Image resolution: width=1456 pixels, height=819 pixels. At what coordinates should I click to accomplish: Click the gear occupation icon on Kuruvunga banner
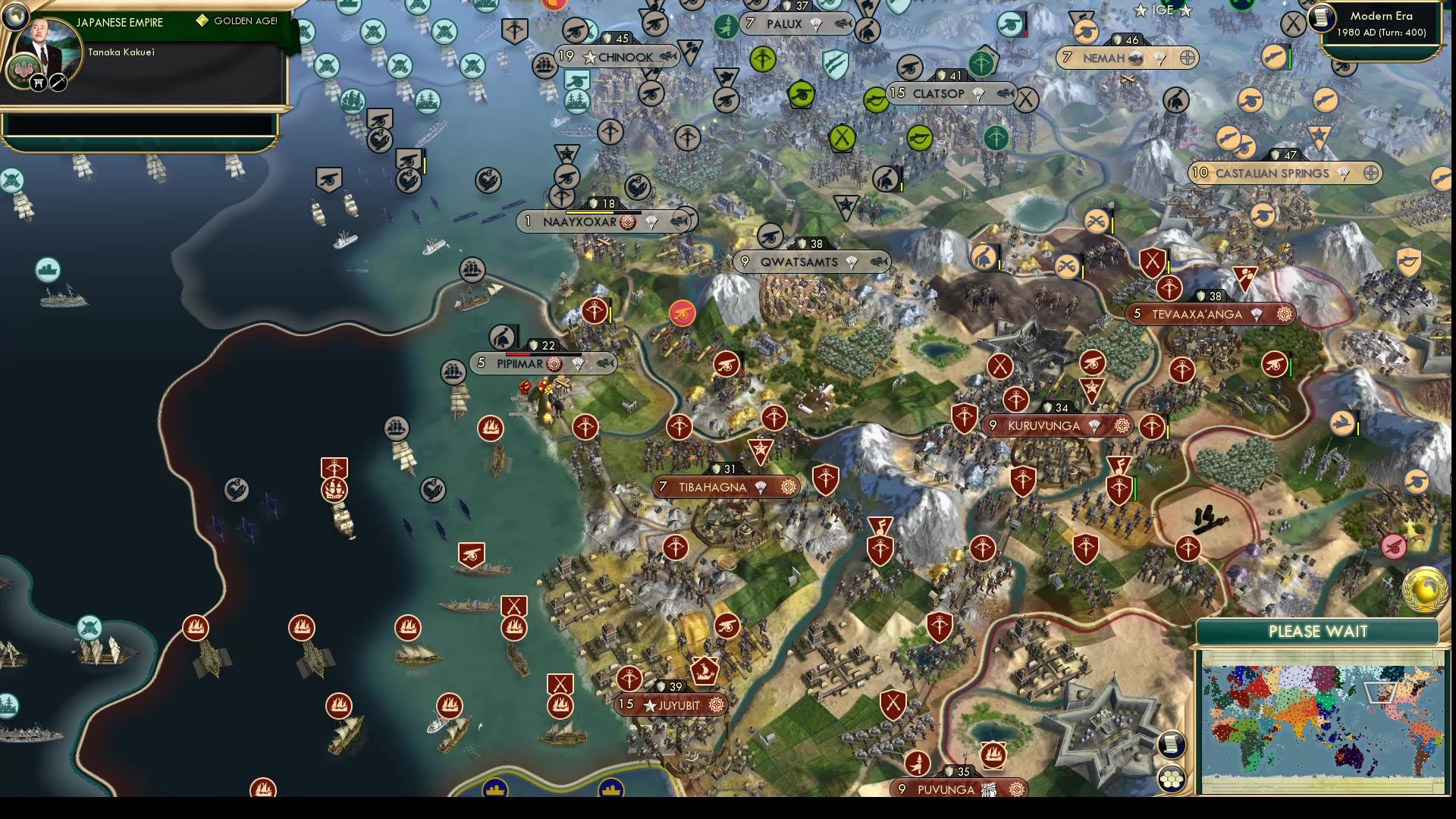(1123, 426)
